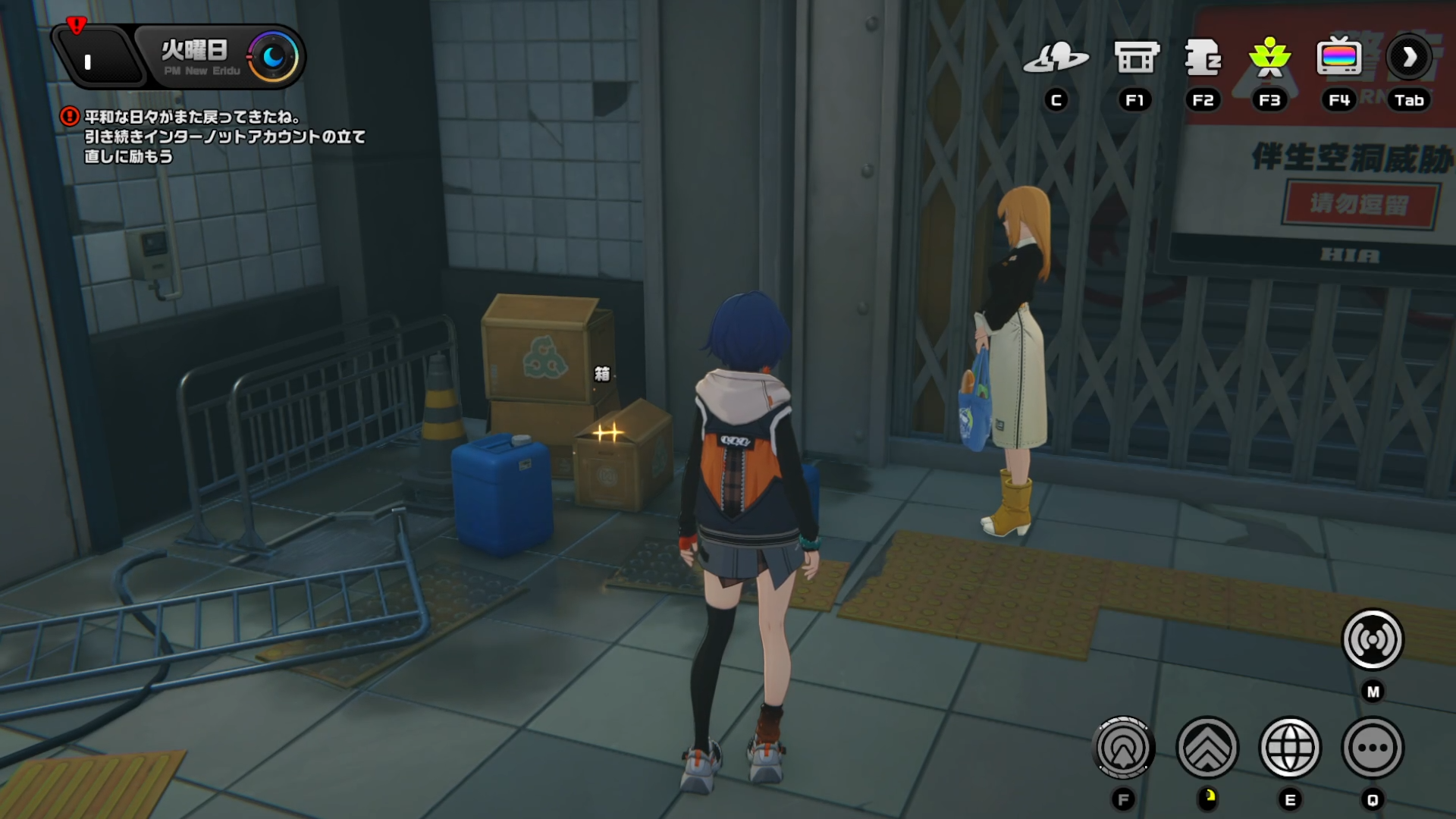Toggle sprint with the double-chevron button

tap(1207, 748)
